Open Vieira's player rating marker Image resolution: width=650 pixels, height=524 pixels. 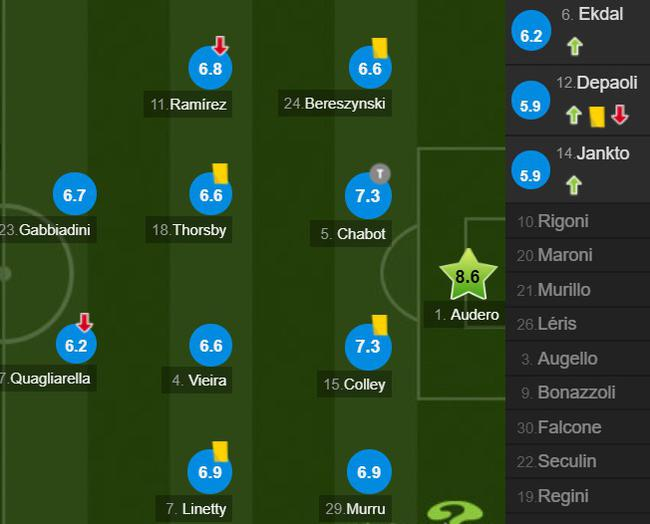point(210,346)
